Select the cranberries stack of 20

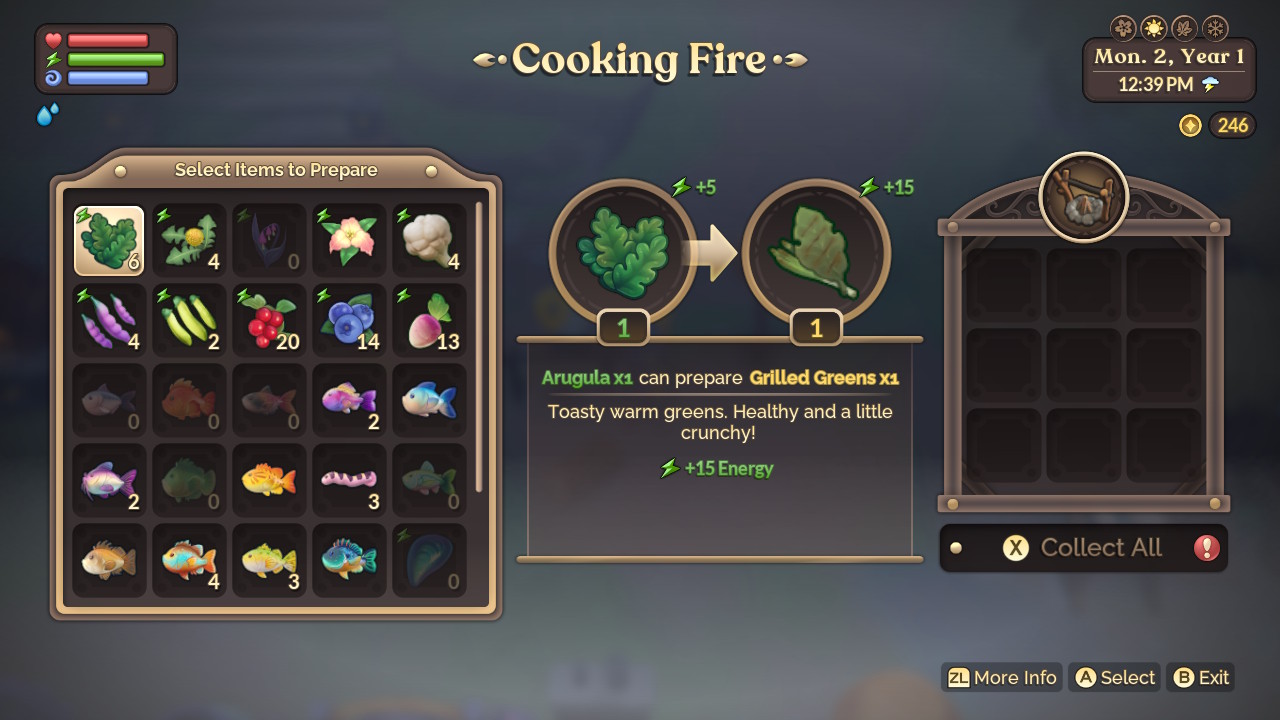tap(268, 320)
